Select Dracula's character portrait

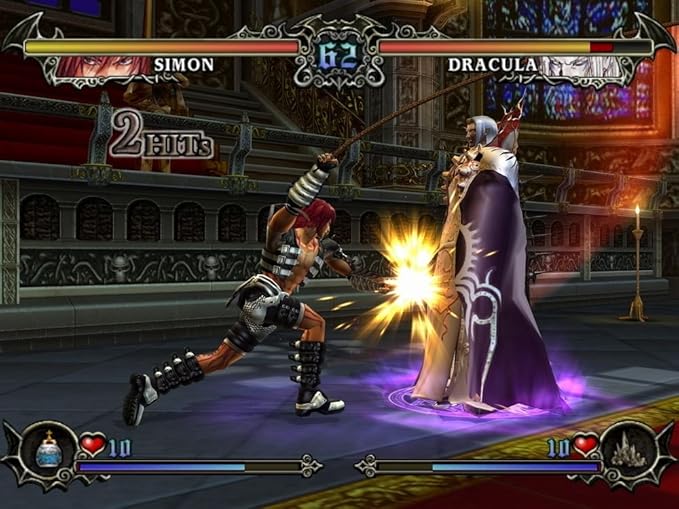(579, 66)
